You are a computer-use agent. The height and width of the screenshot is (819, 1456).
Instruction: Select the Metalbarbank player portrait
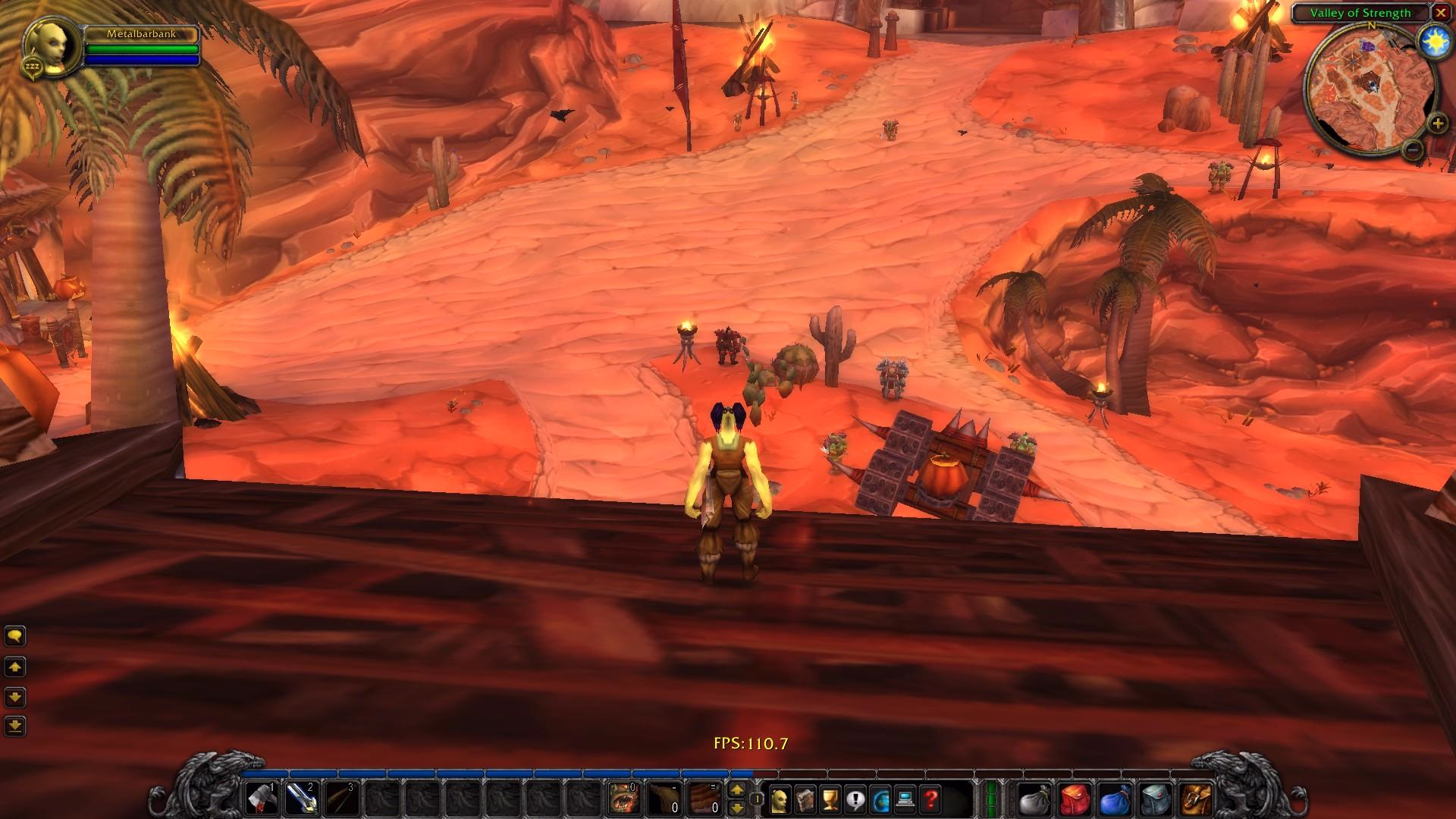53,47
